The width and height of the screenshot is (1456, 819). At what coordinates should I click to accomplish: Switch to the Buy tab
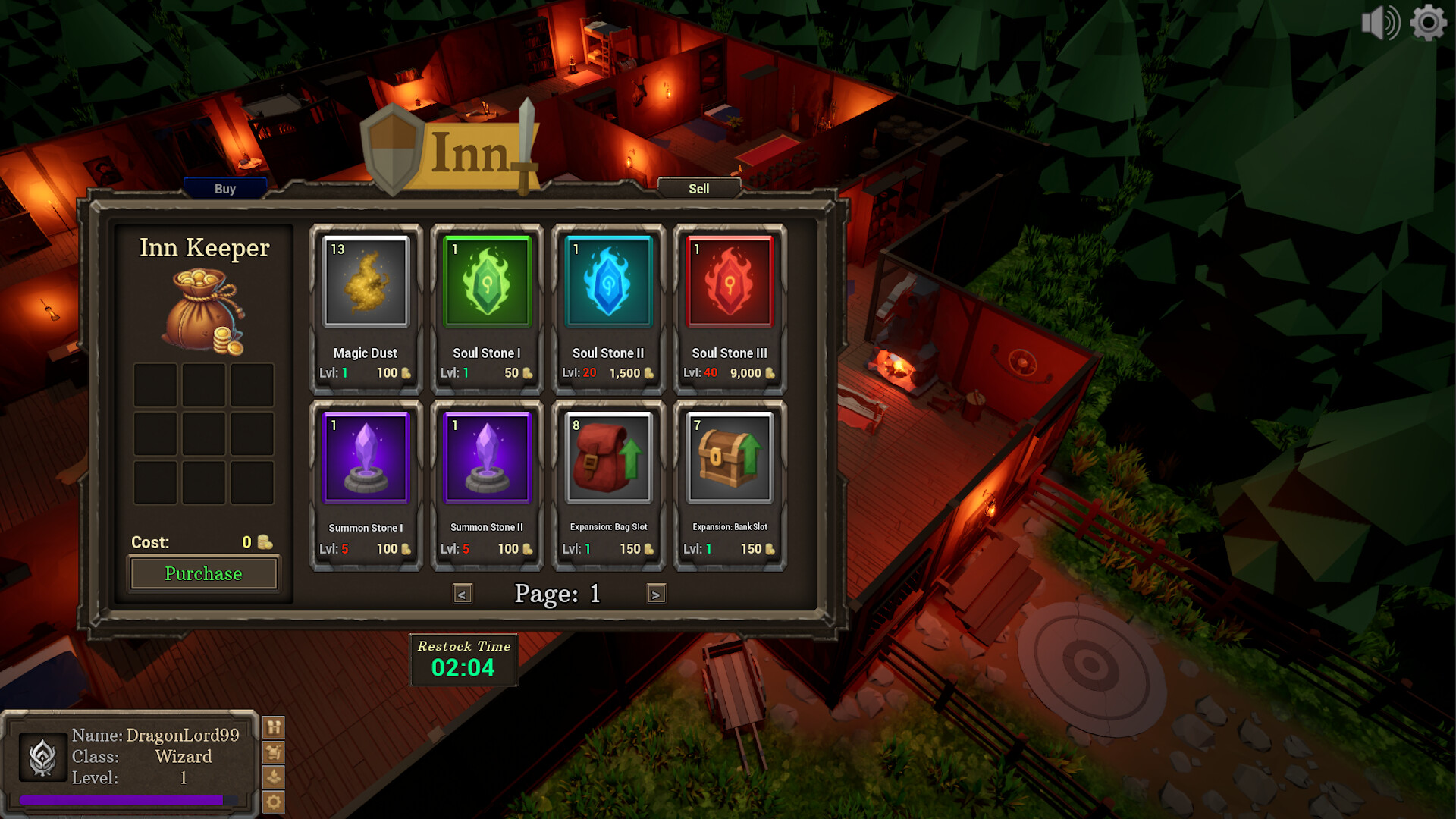pyautogui.click(x=224, y=188)
